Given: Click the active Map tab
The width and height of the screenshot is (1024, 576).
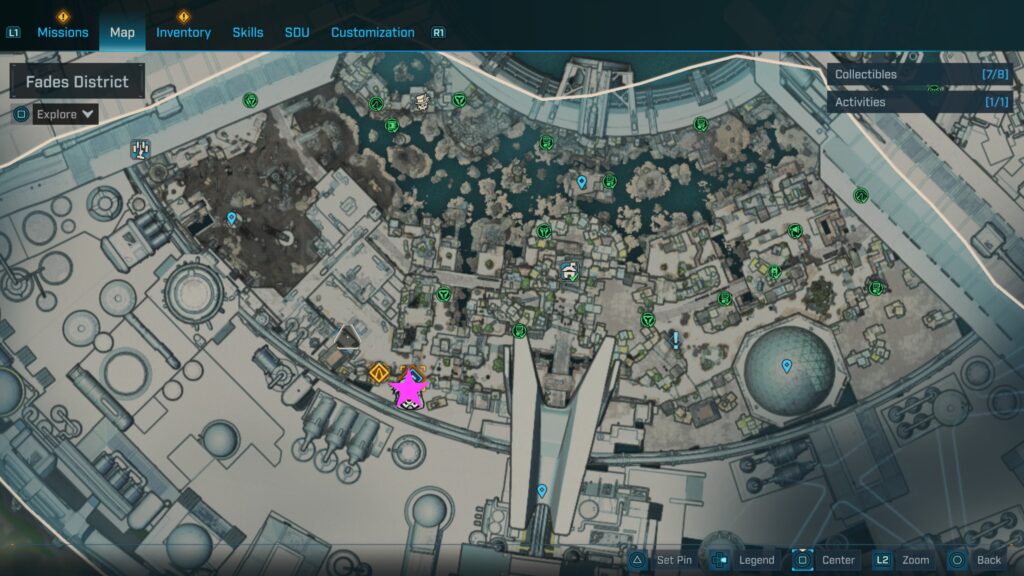Looking at the screenshot, I should [x=122, y=32].
